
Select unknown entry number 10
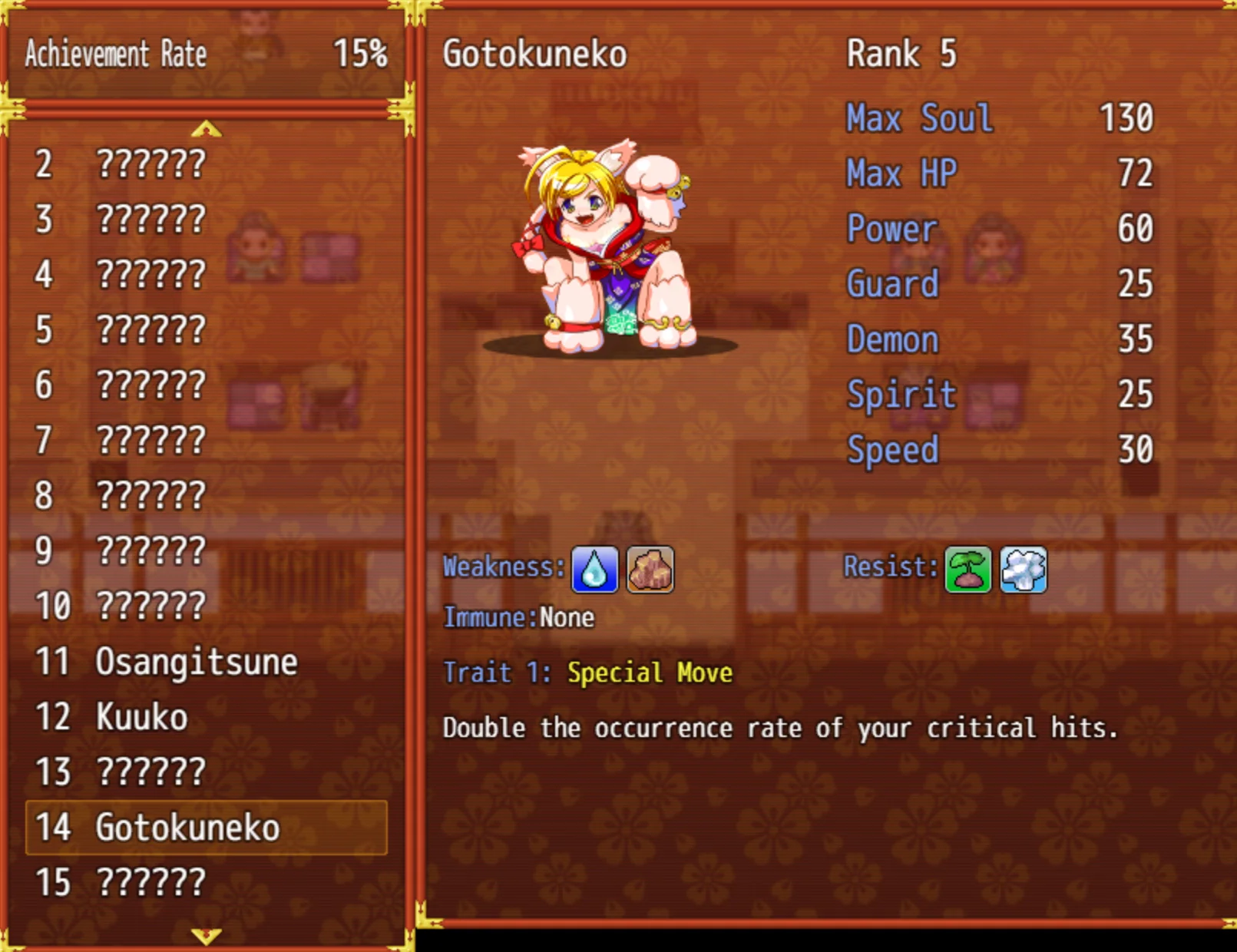click(150, 607)
